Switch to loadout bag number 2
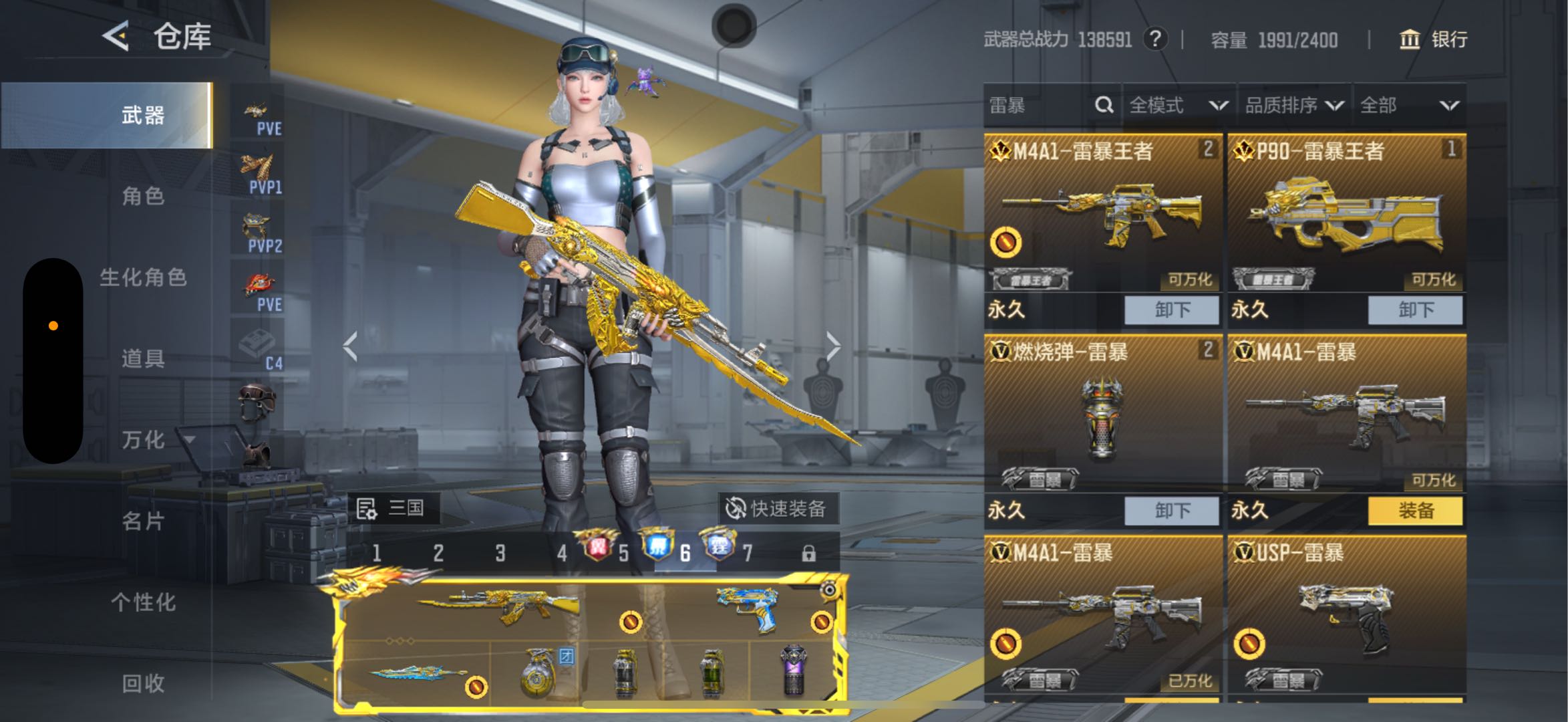 point(438,553)
